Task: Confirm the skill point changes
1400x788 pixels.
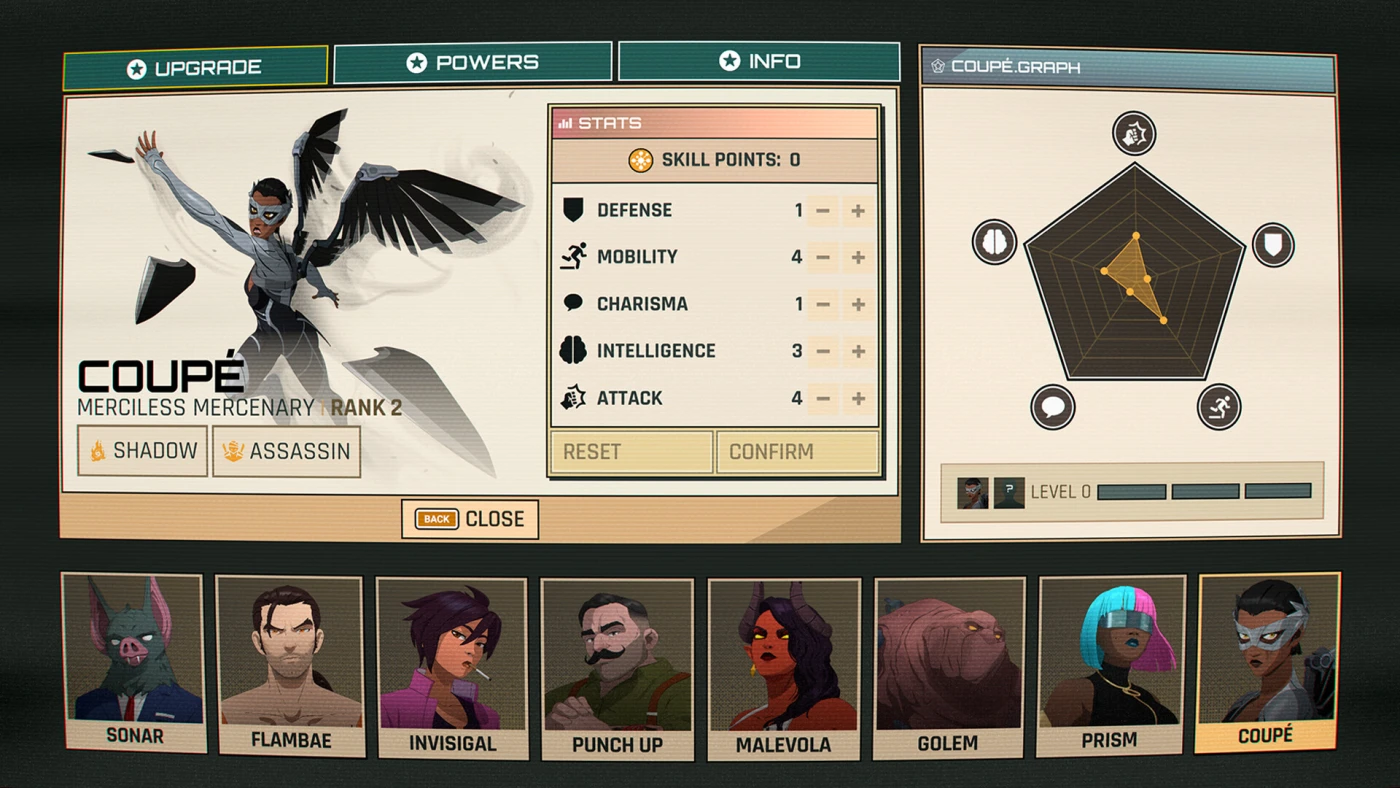Action: 797,452
